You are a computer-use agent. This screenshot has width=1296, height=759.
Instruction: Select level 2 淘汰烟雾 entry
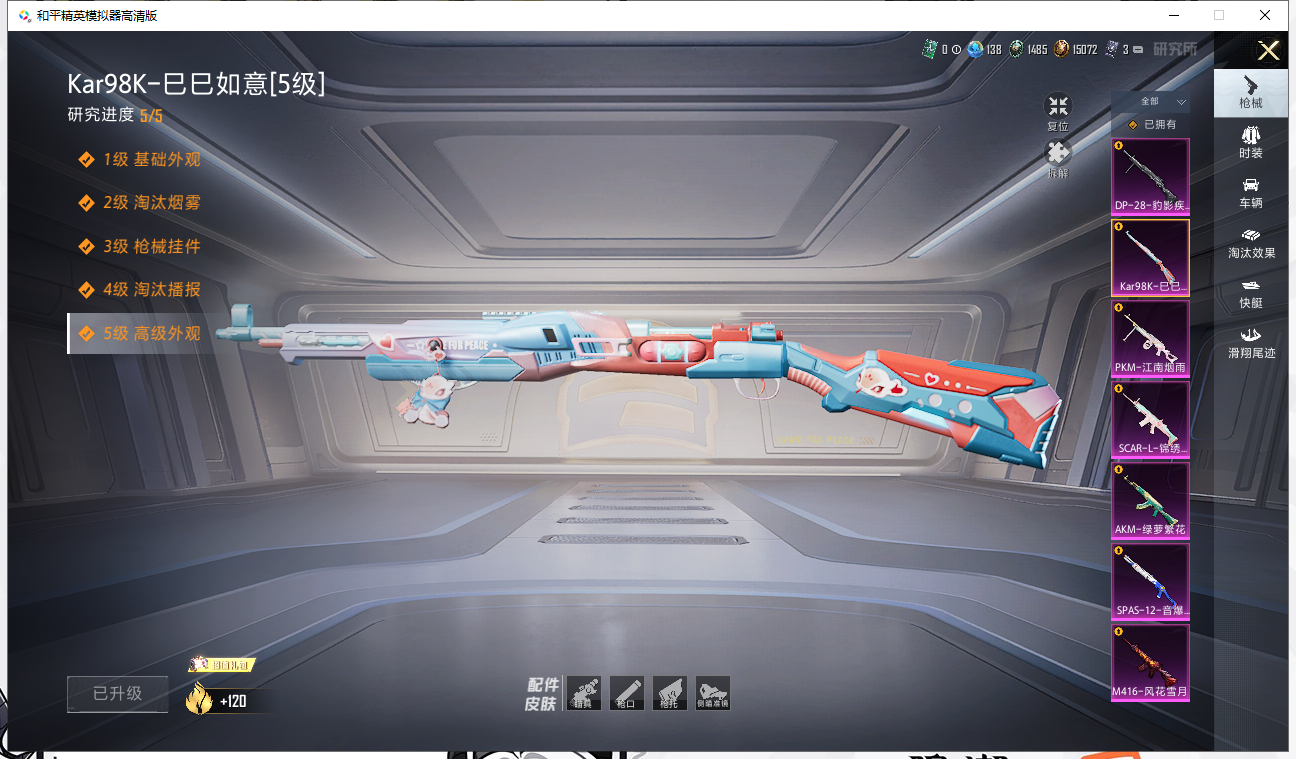click(x=152, y=202)
